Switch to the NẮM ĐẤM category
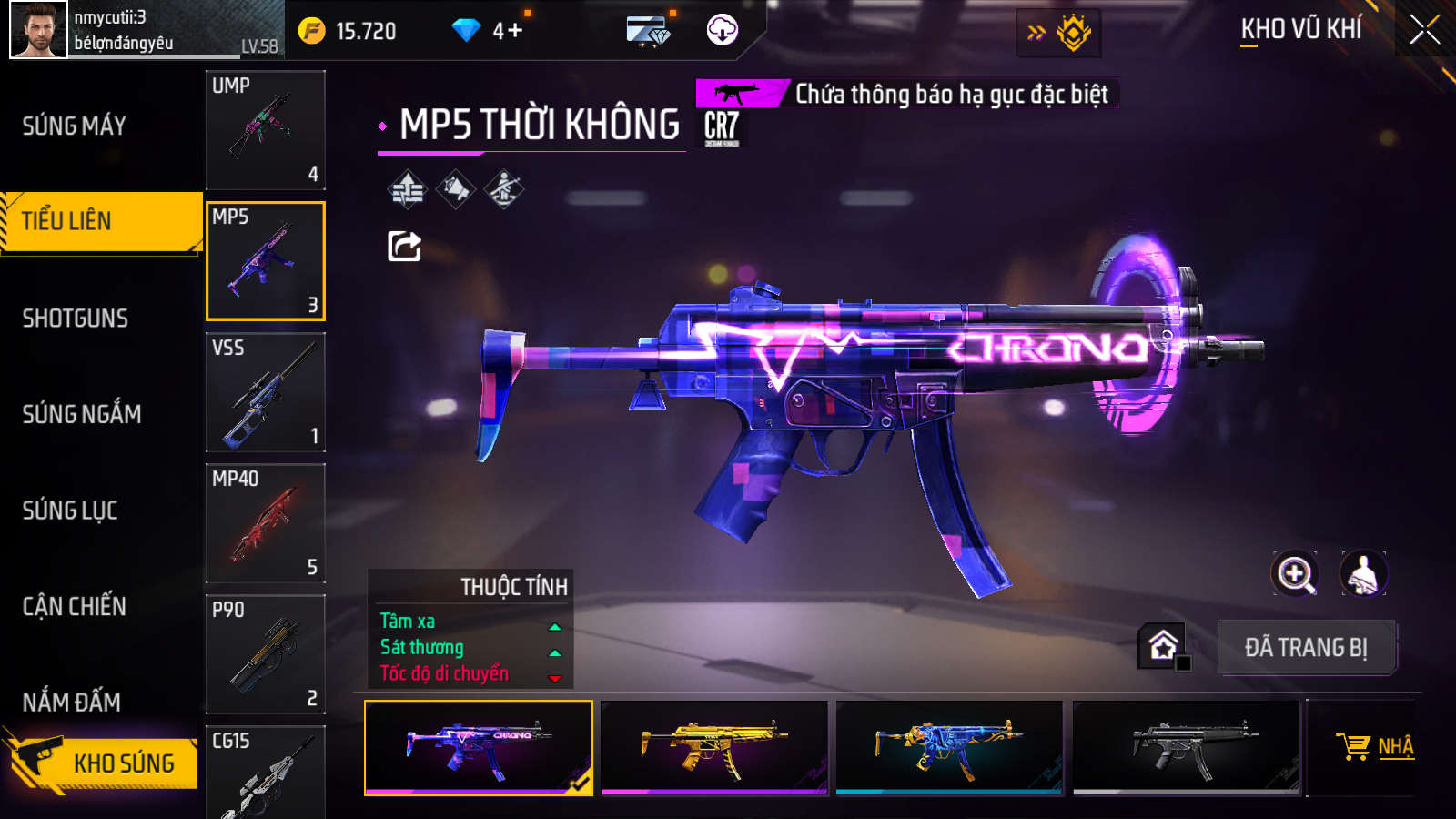Viewport: 1456px width, 819px height. pos(72,702)
